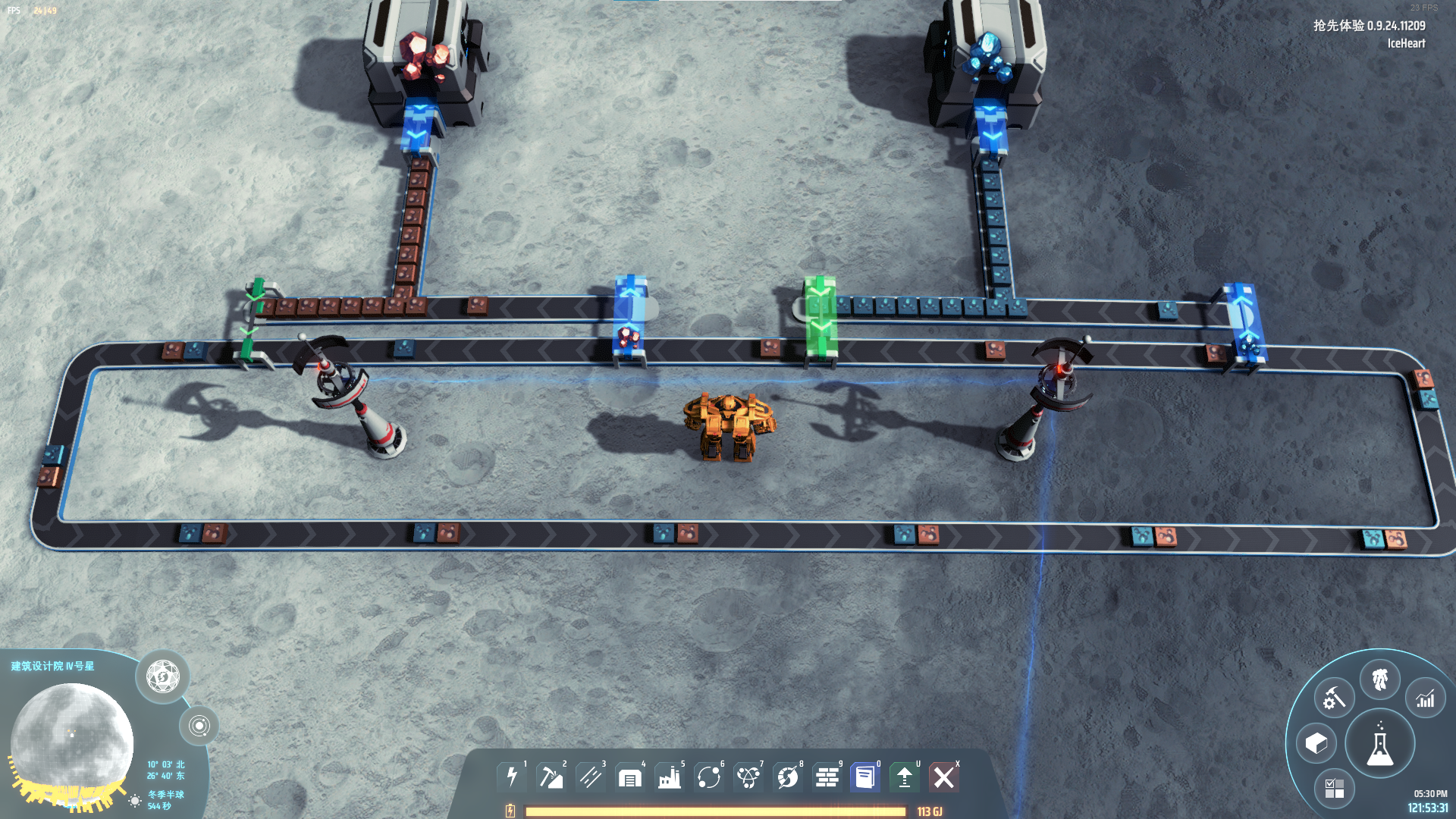Show the production statistics chart
This screenshot has width=1456, height=819.
pos(1426,698)
